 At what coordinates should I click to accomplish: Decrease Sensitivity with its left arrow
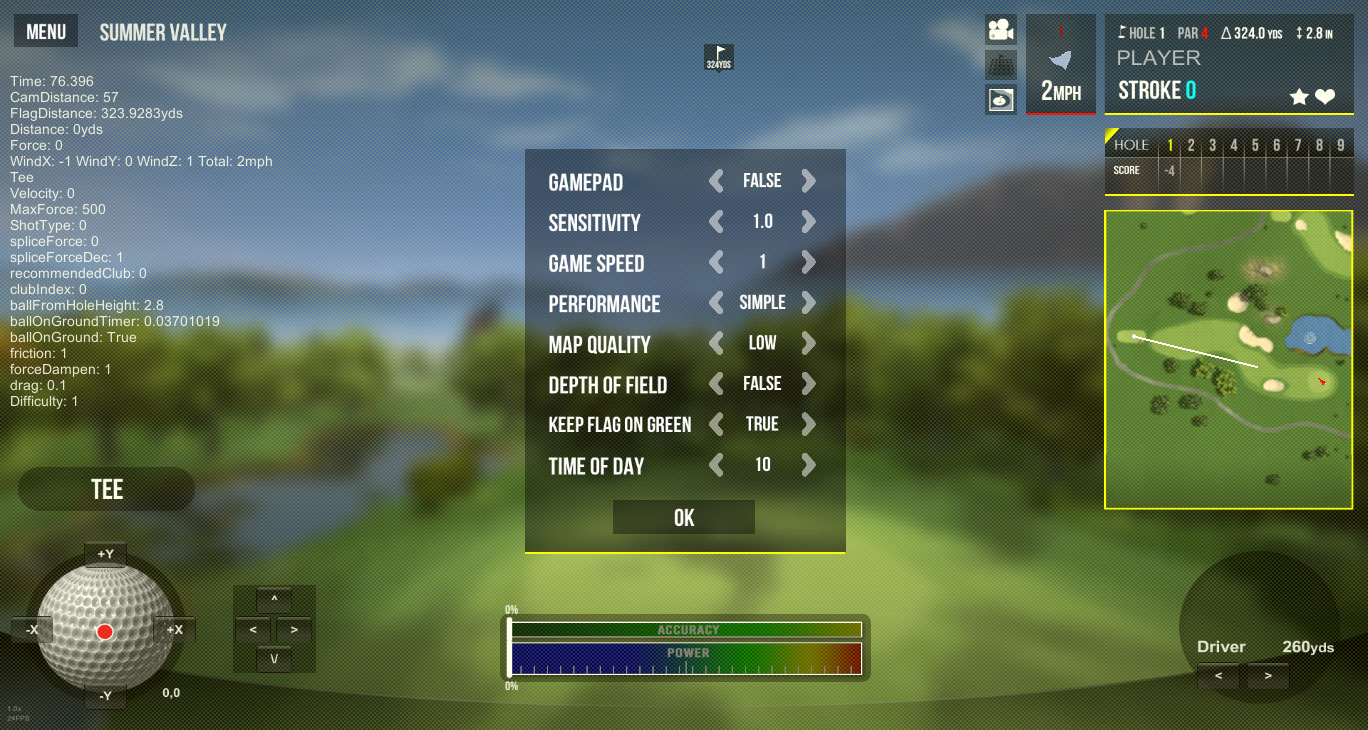click(x=716, y=222)
